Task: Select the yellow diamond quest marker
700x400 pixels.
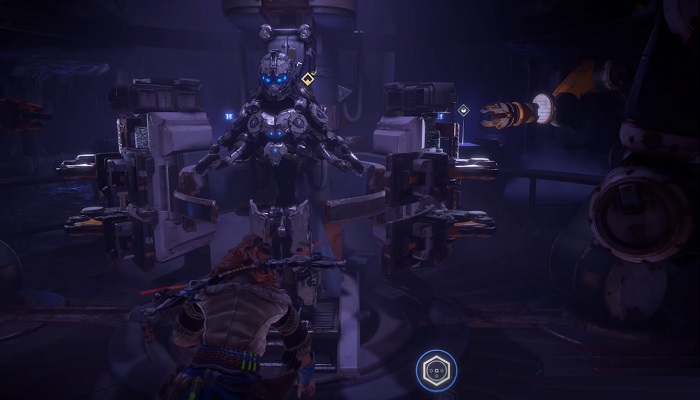Action: tap(308, 78)
